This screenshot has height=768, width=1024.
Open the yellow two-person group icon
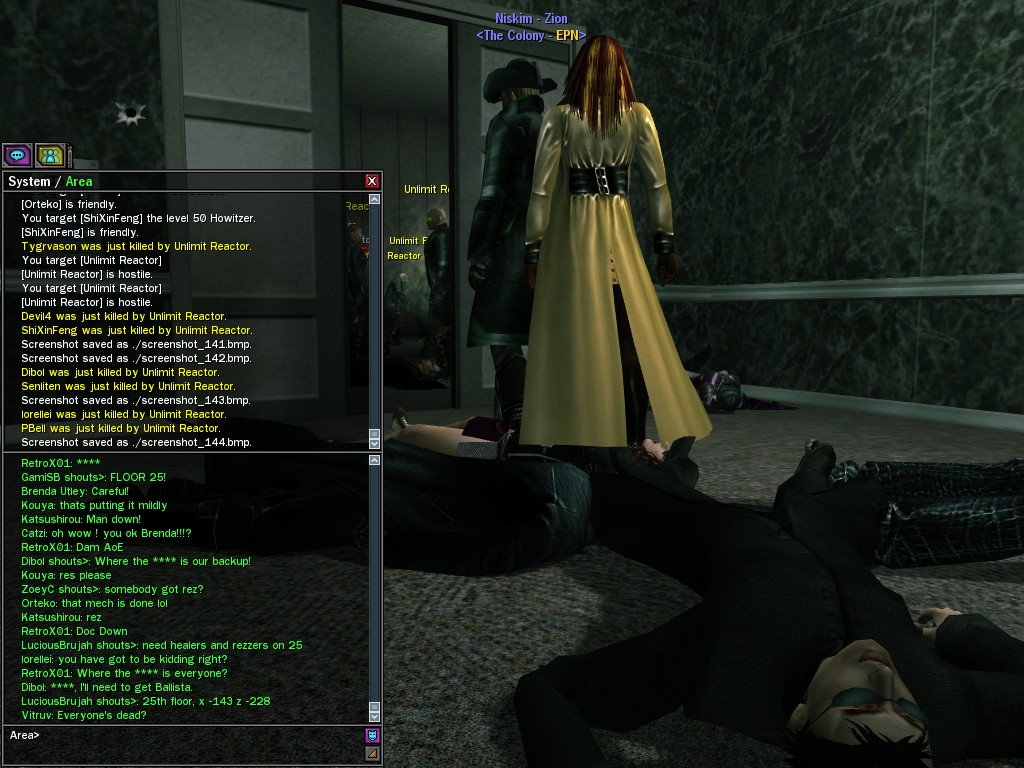(50, 155)
